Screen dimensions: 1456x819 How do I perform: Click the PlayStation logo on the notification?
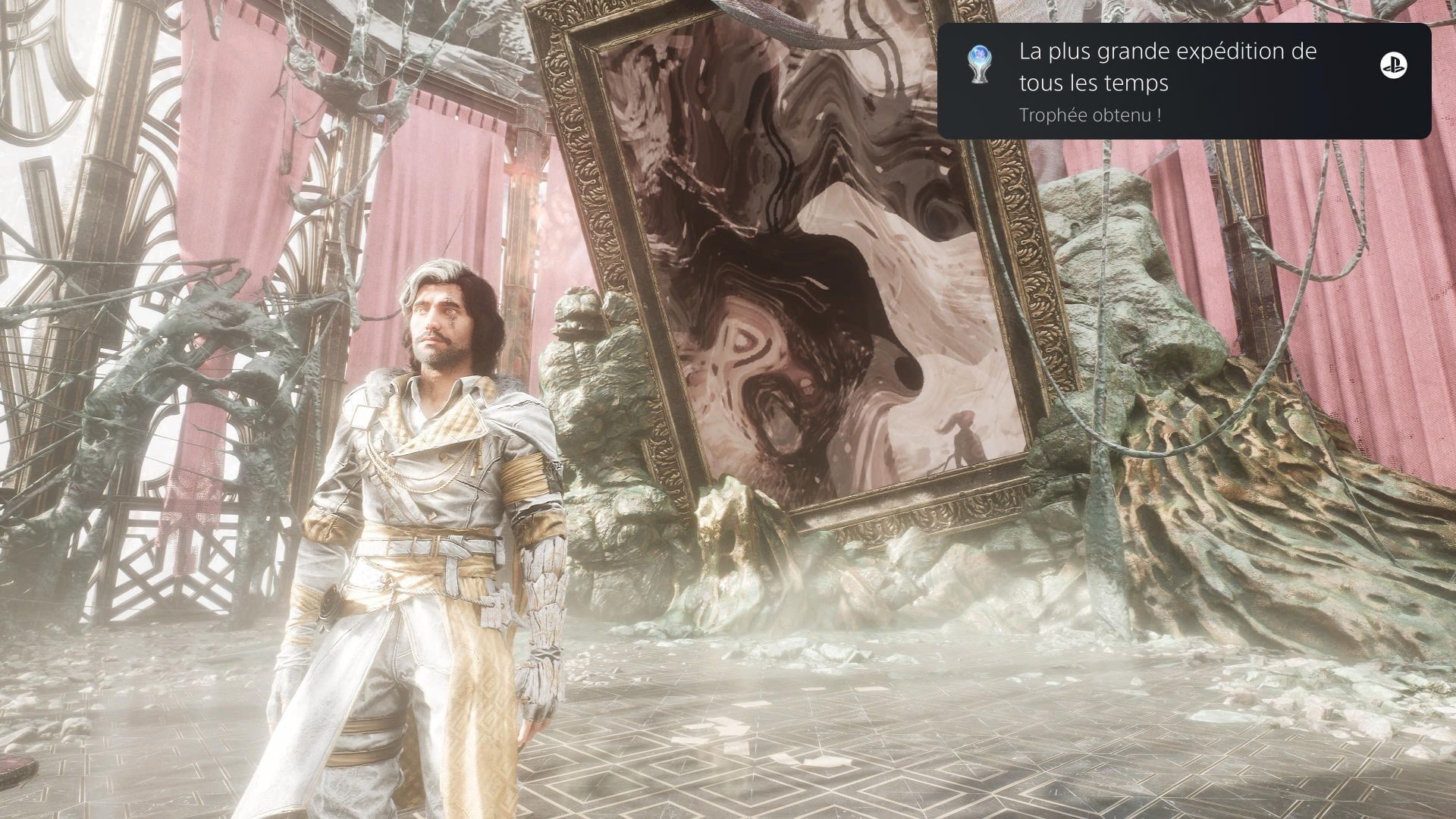[1393, 66]
